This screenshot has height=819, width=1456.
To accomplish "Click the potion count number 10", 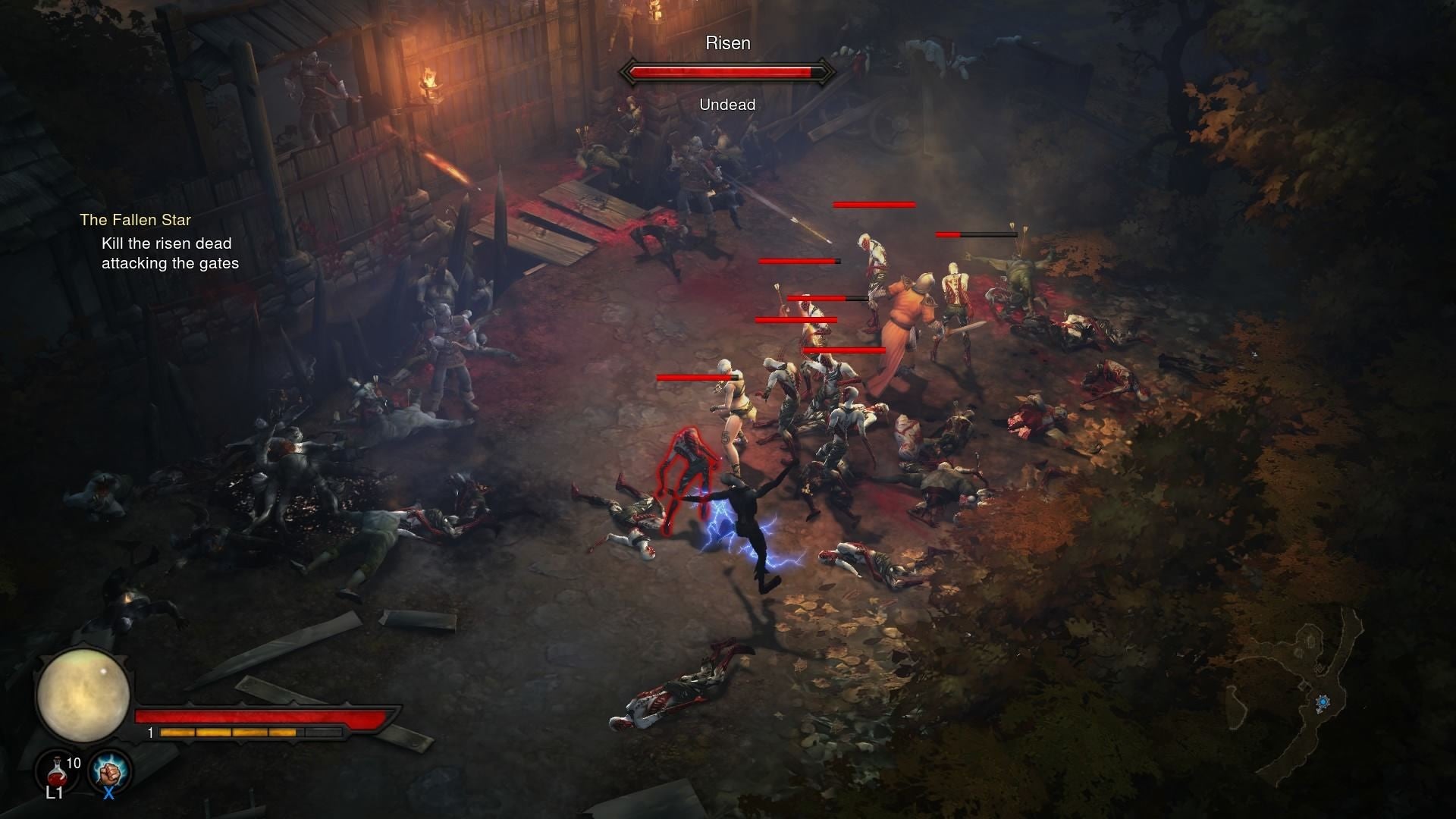I will coord(74,764).
